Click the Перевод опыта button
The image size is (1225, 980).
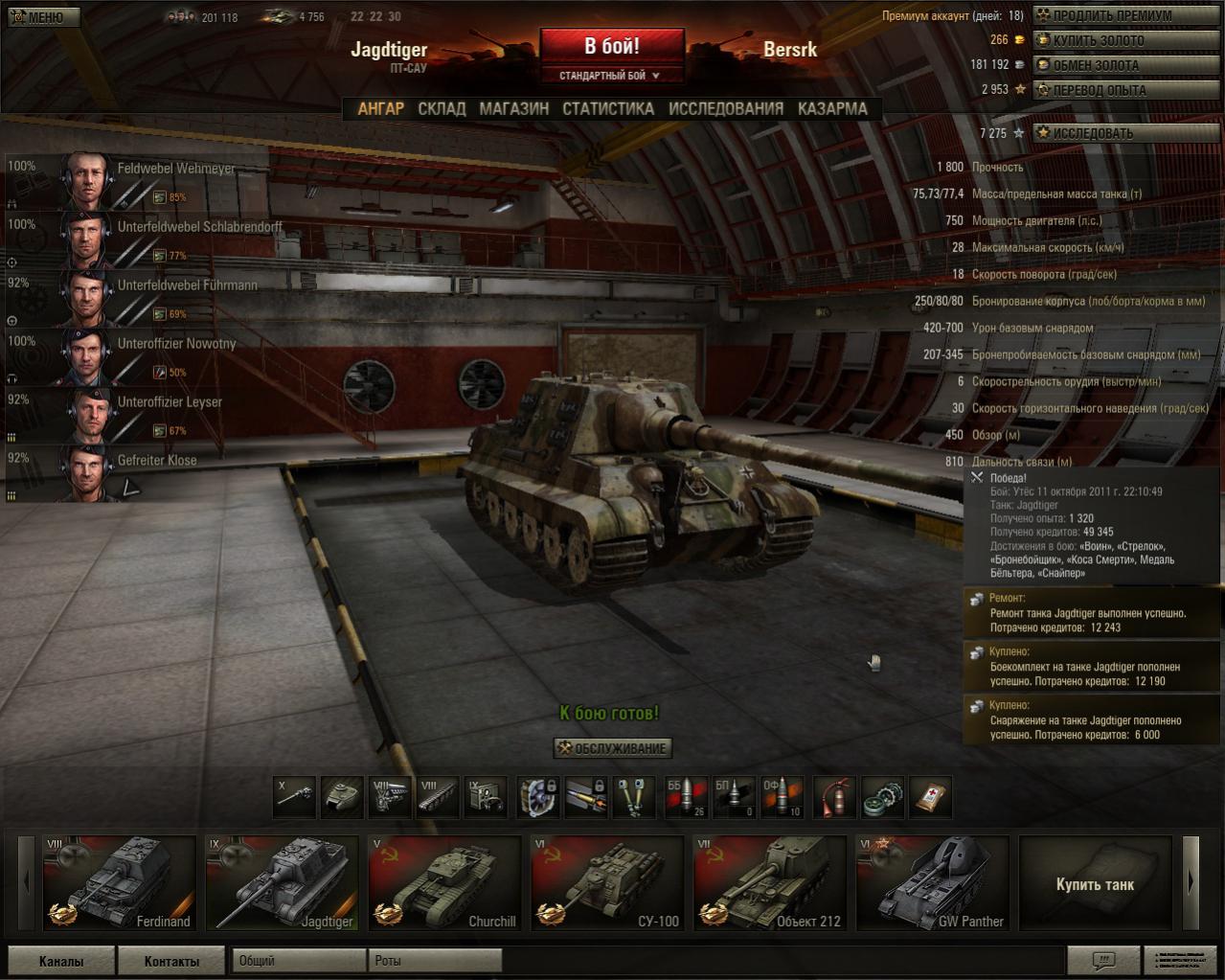(1125, 91)
